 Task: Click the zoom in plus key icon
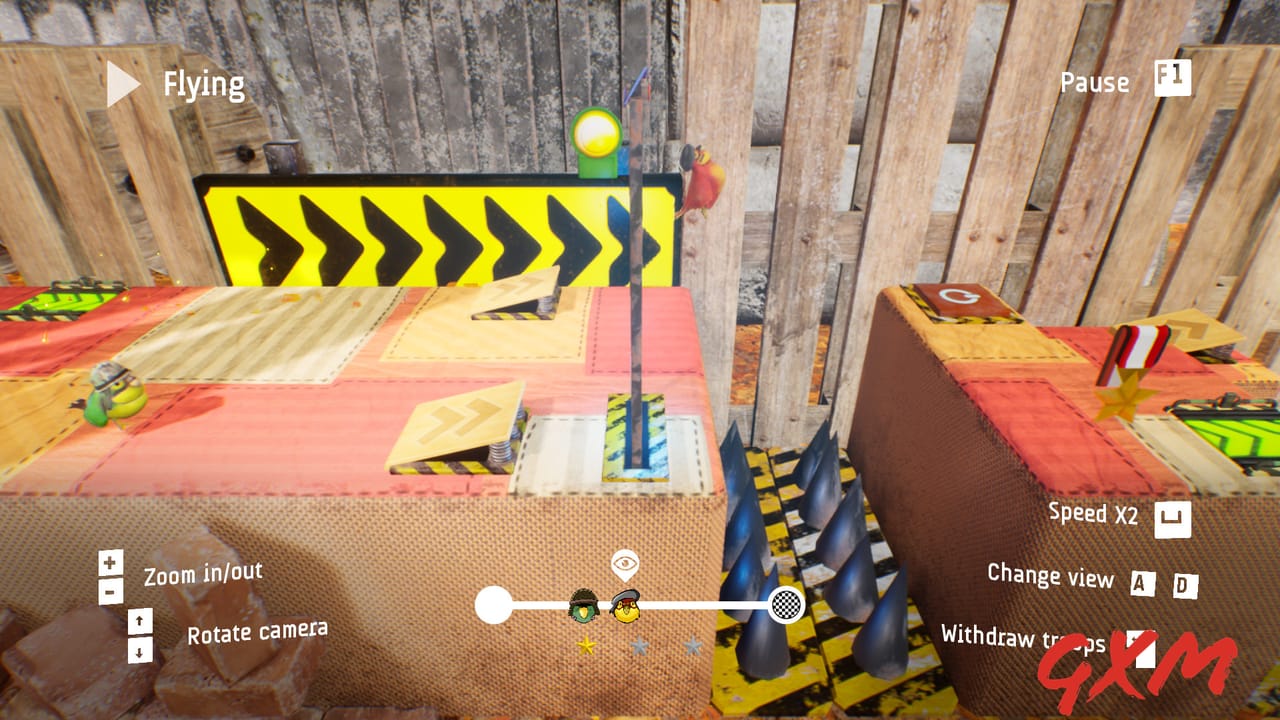pyautogui.click(x=108, y=560)
